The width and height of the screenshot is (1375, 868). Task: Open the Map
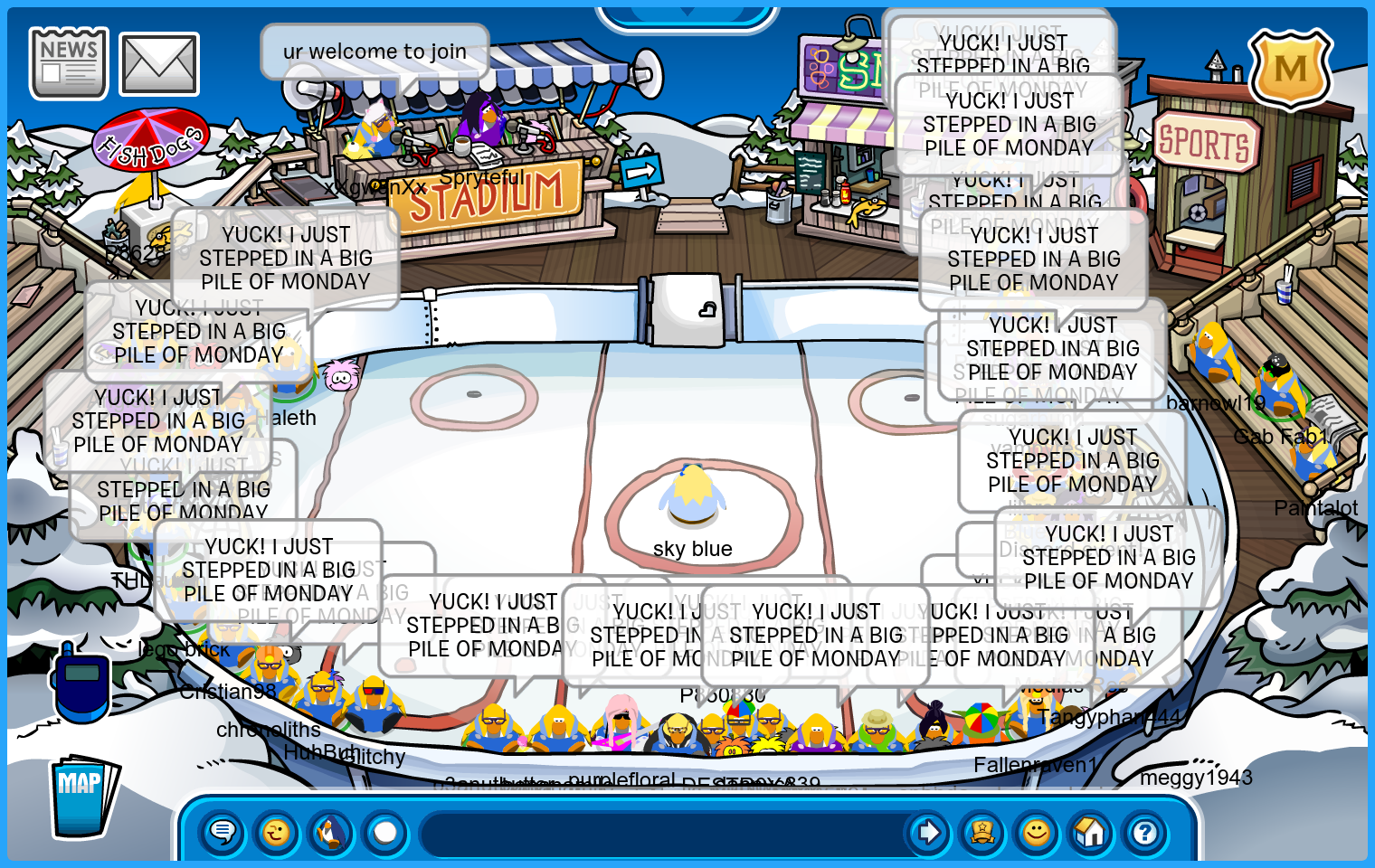pyautogui.click(x=83, y=797)
